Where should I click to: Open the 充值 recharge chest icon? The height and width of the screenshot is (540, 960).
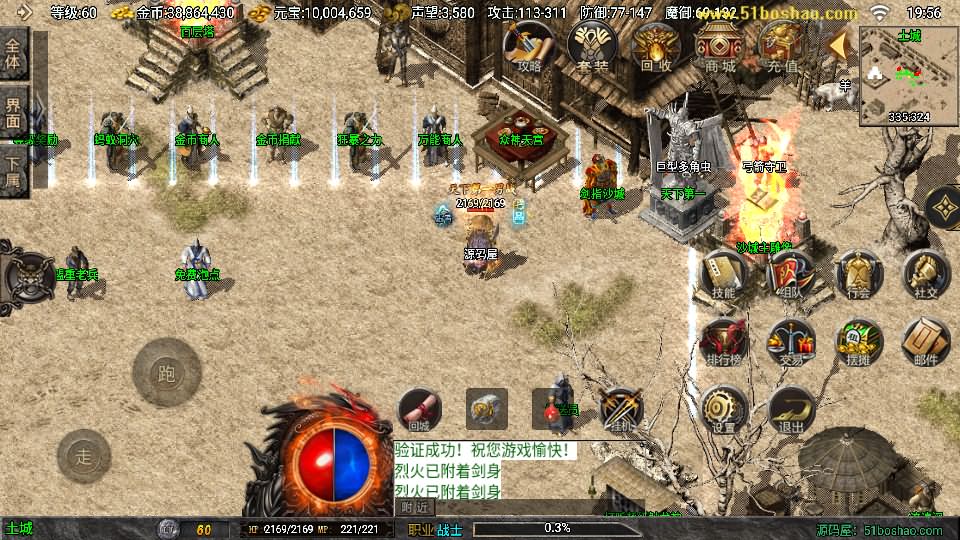point(782,47)
